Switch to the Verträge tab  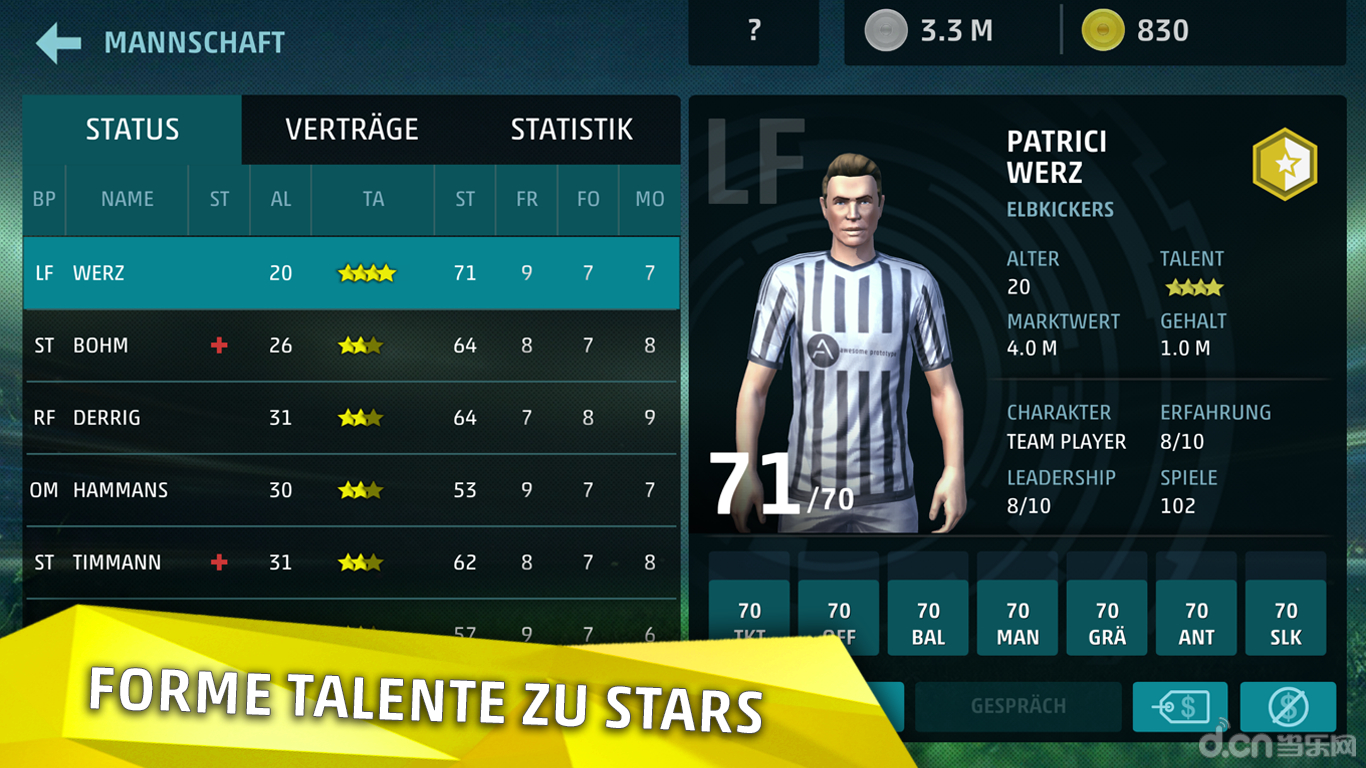tap(351, 130)
